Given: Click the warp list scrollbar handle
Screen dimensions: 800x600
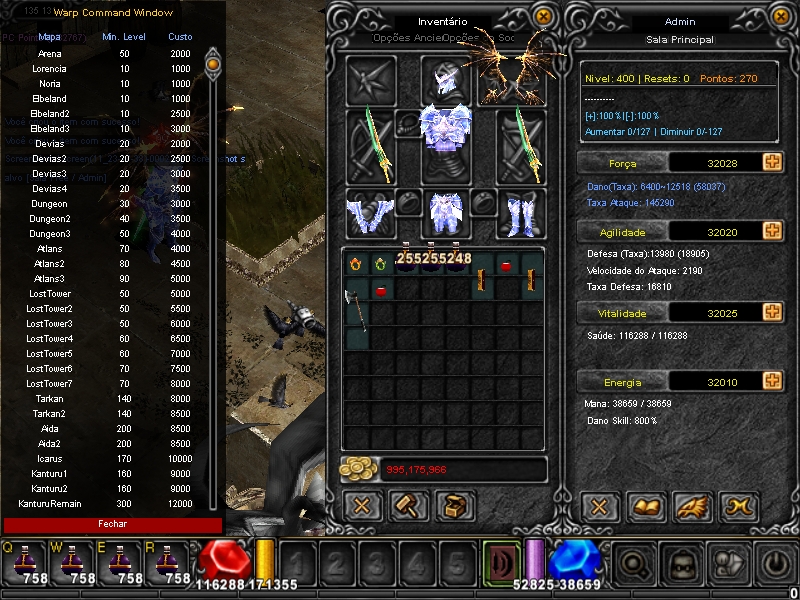Looking at the screenshot, I should (212, 65).
